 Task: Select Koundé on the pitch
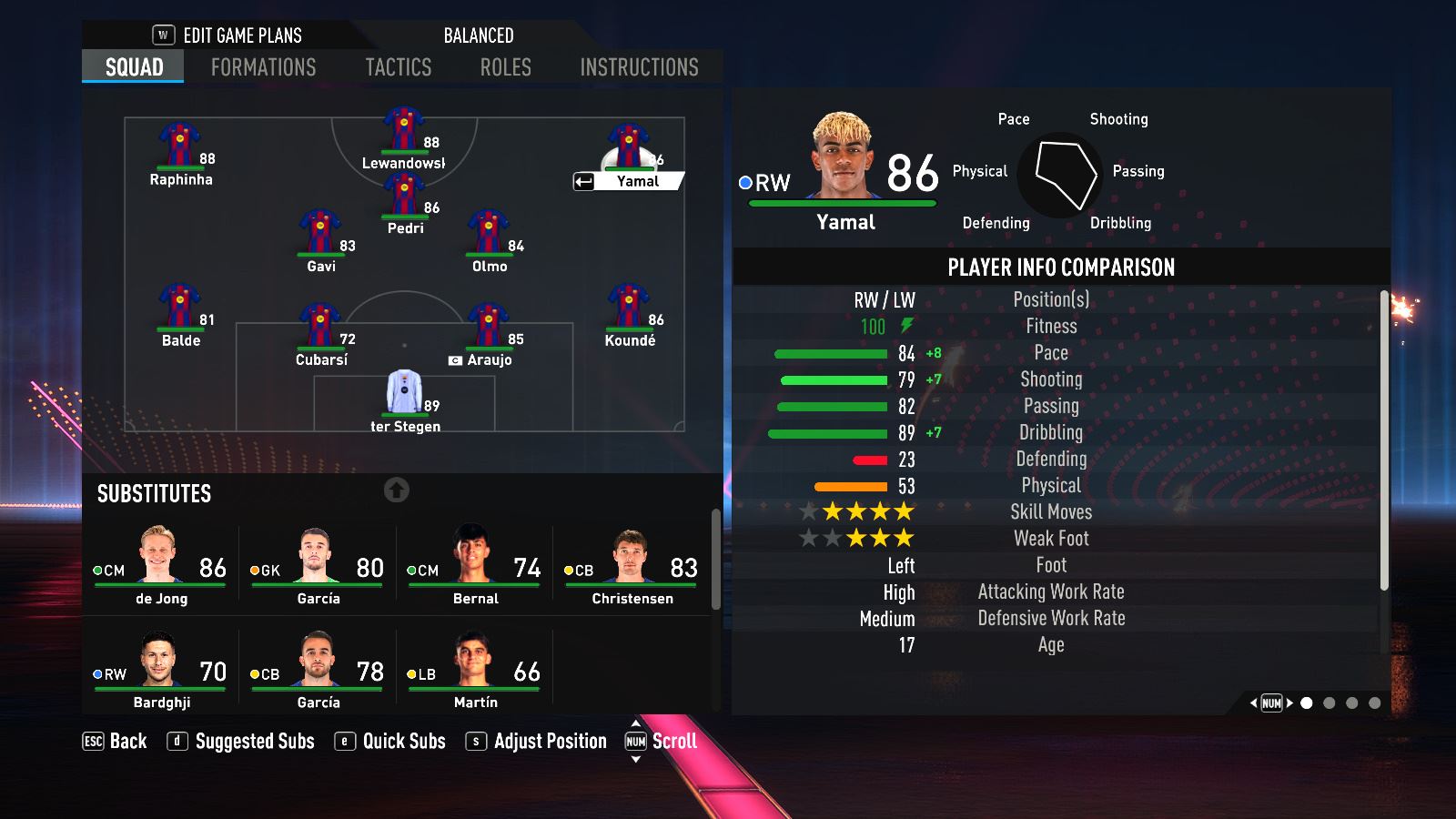click(629, 312)
